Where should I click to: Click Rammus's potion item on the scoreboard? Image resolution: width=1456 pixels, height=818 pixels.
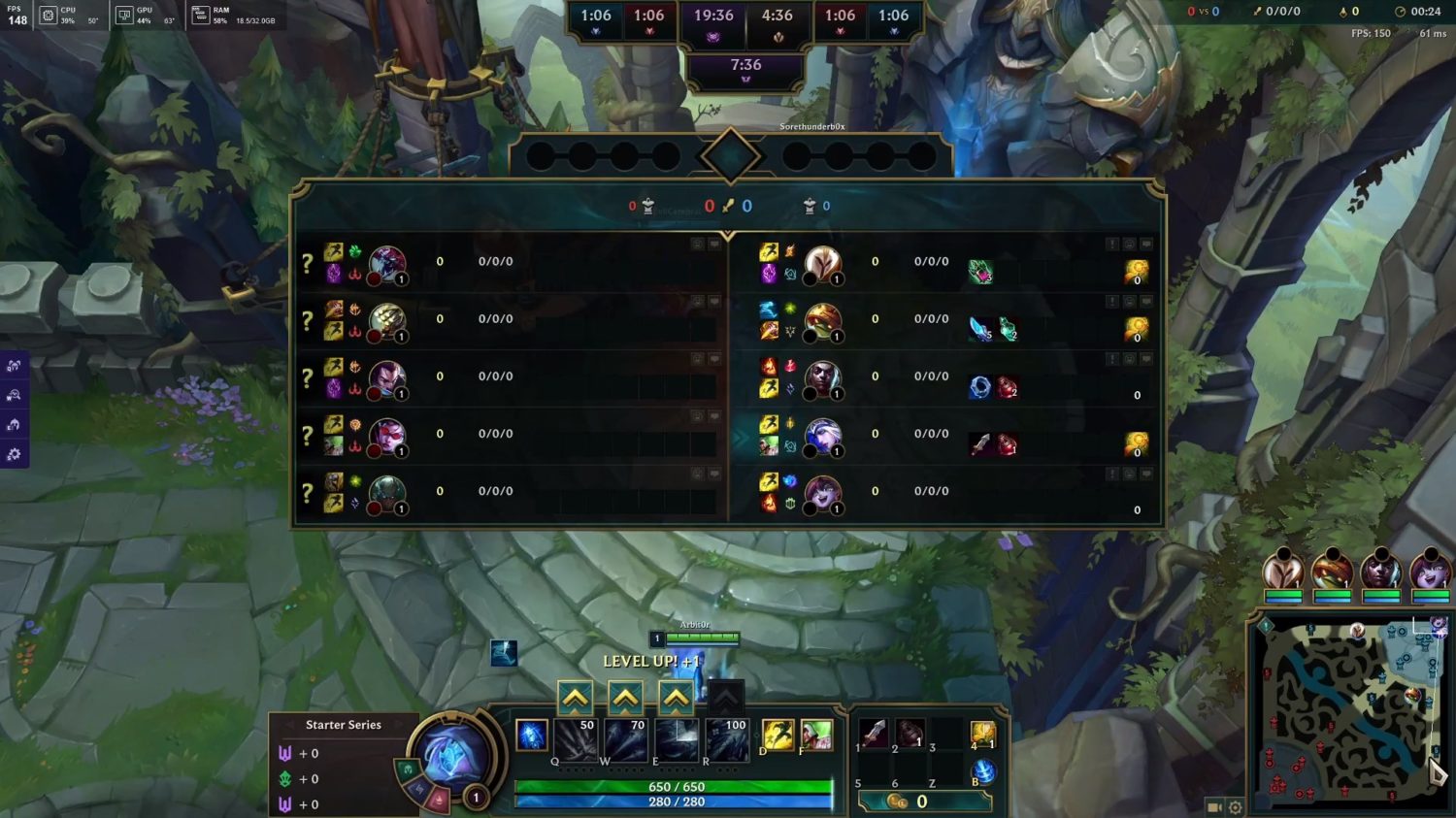pos(1009,330)
